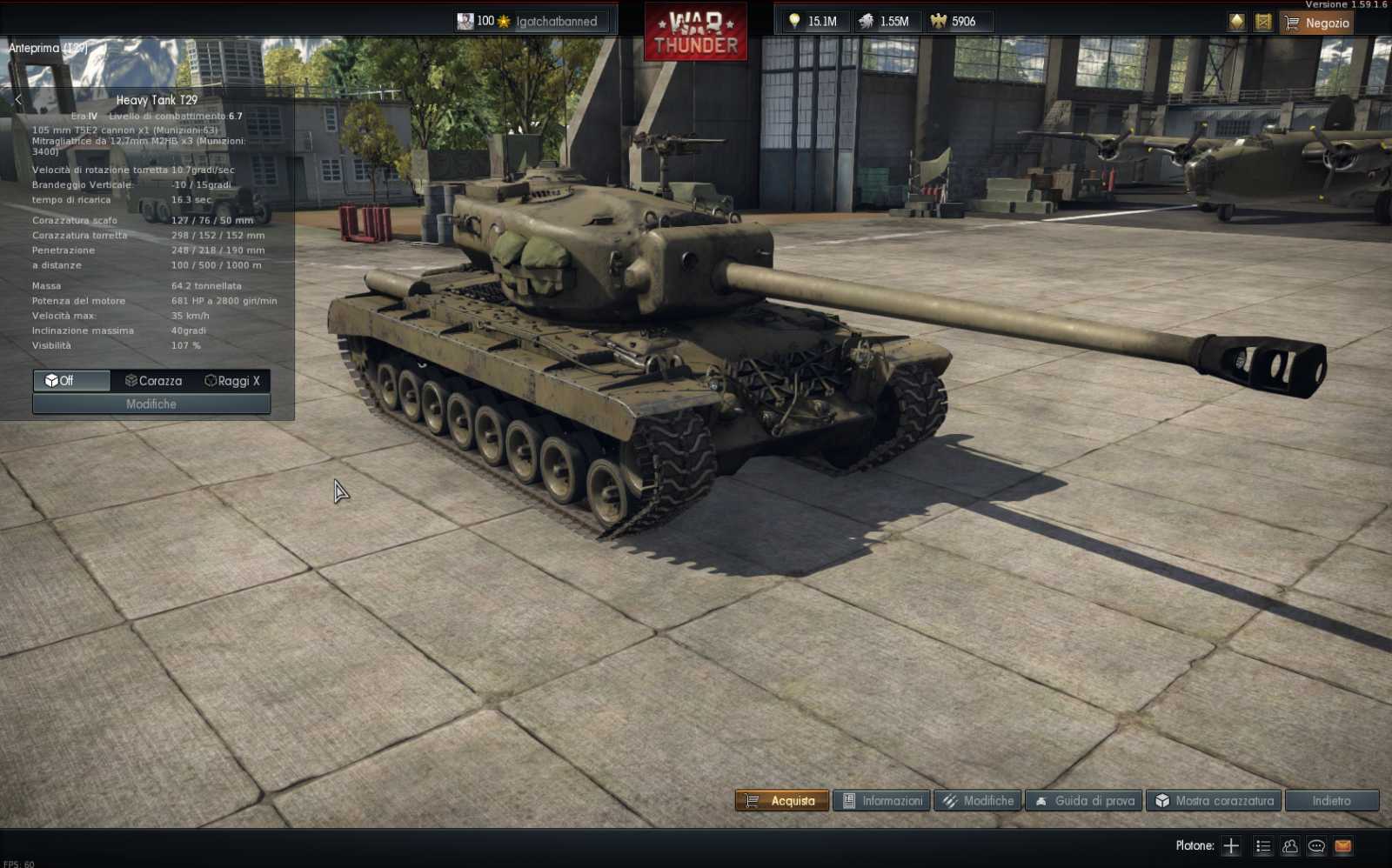Add a player with the Platone plus icon
The height and width of the screenshot is (868, 1392).
[1231, 845]
